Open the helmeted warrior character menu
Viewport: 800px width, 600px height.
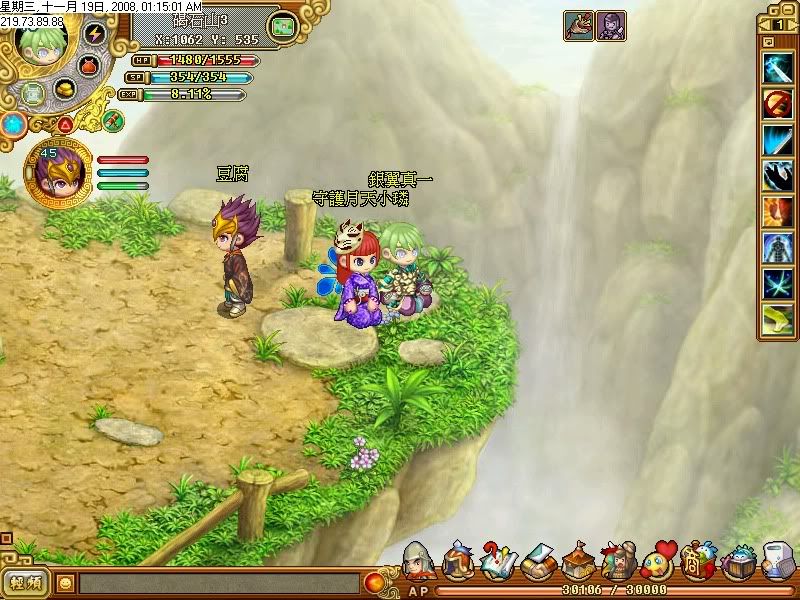pos(418,562)
